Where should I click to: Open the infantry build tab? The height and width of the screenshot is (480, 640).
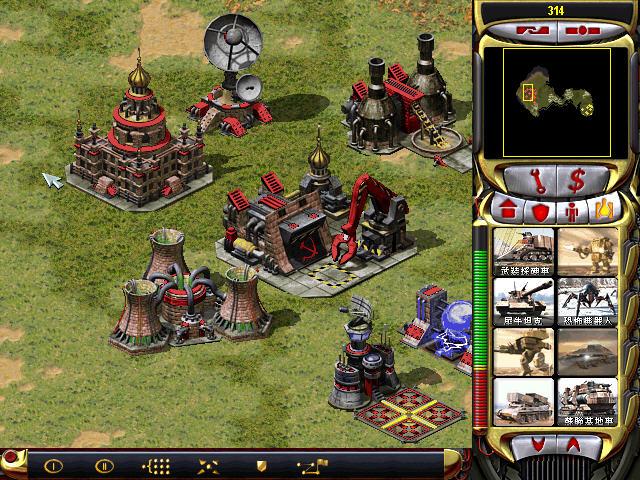coord(573,211)
